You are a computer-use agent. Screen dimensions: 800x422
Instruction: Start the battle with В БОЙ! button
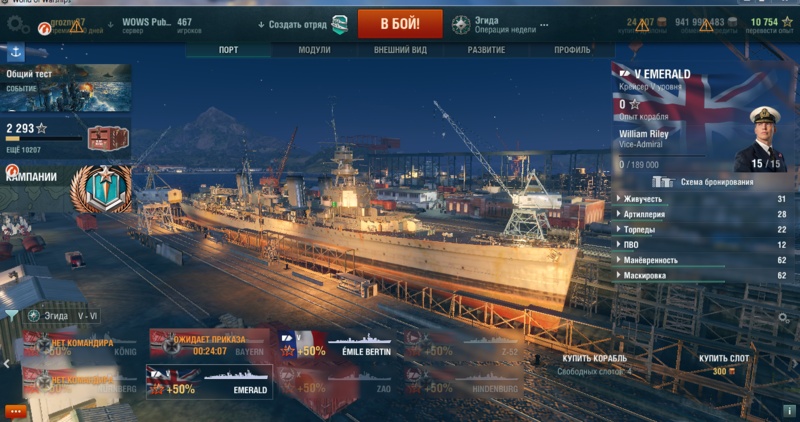(x=400, y=23)
